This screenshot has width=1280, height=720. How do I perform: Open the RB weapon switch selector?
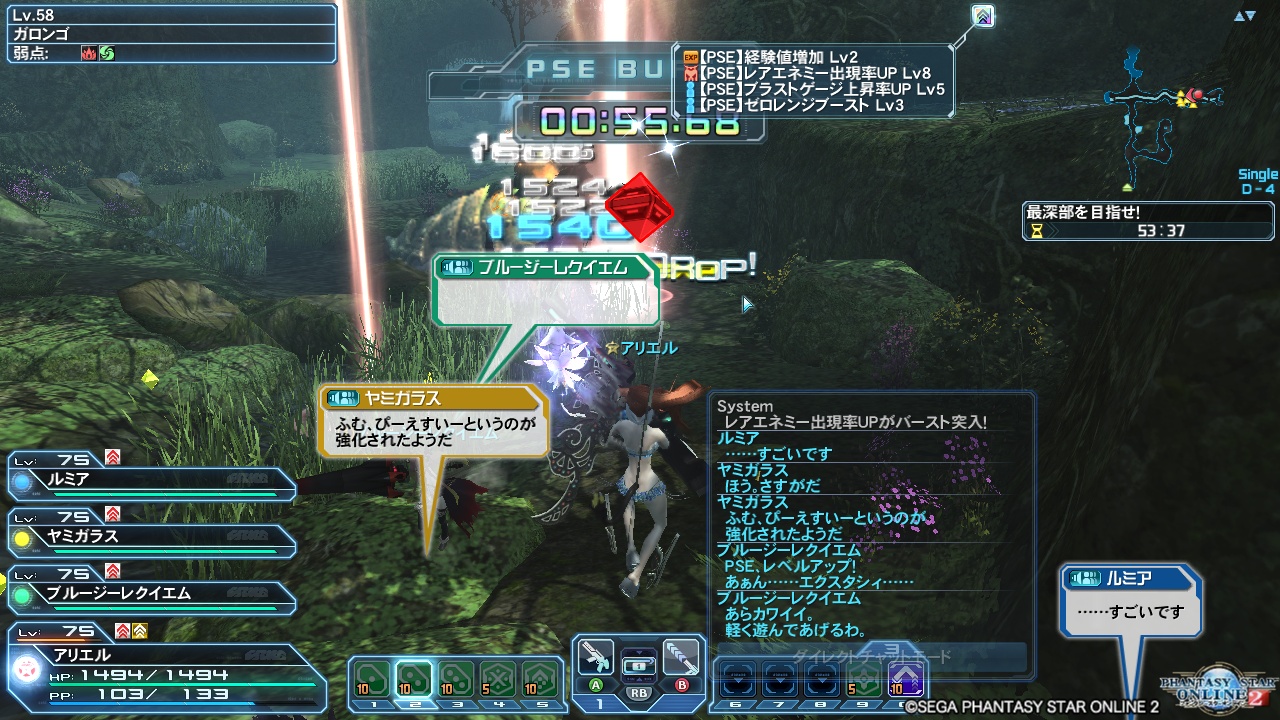coord(638,666)
